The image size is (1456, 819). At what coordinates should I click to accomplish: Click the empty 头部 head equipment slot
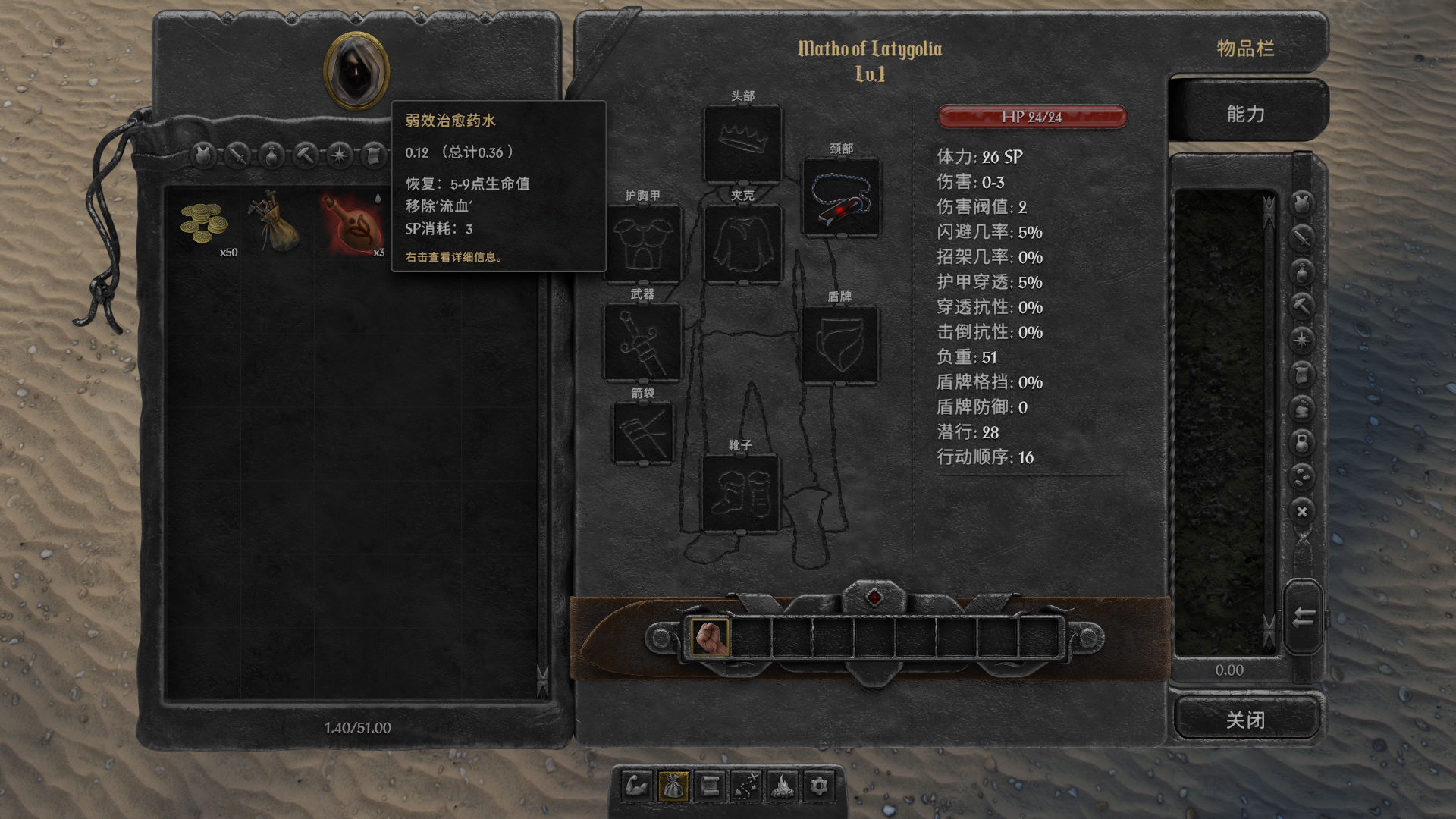tap(742, 143)
